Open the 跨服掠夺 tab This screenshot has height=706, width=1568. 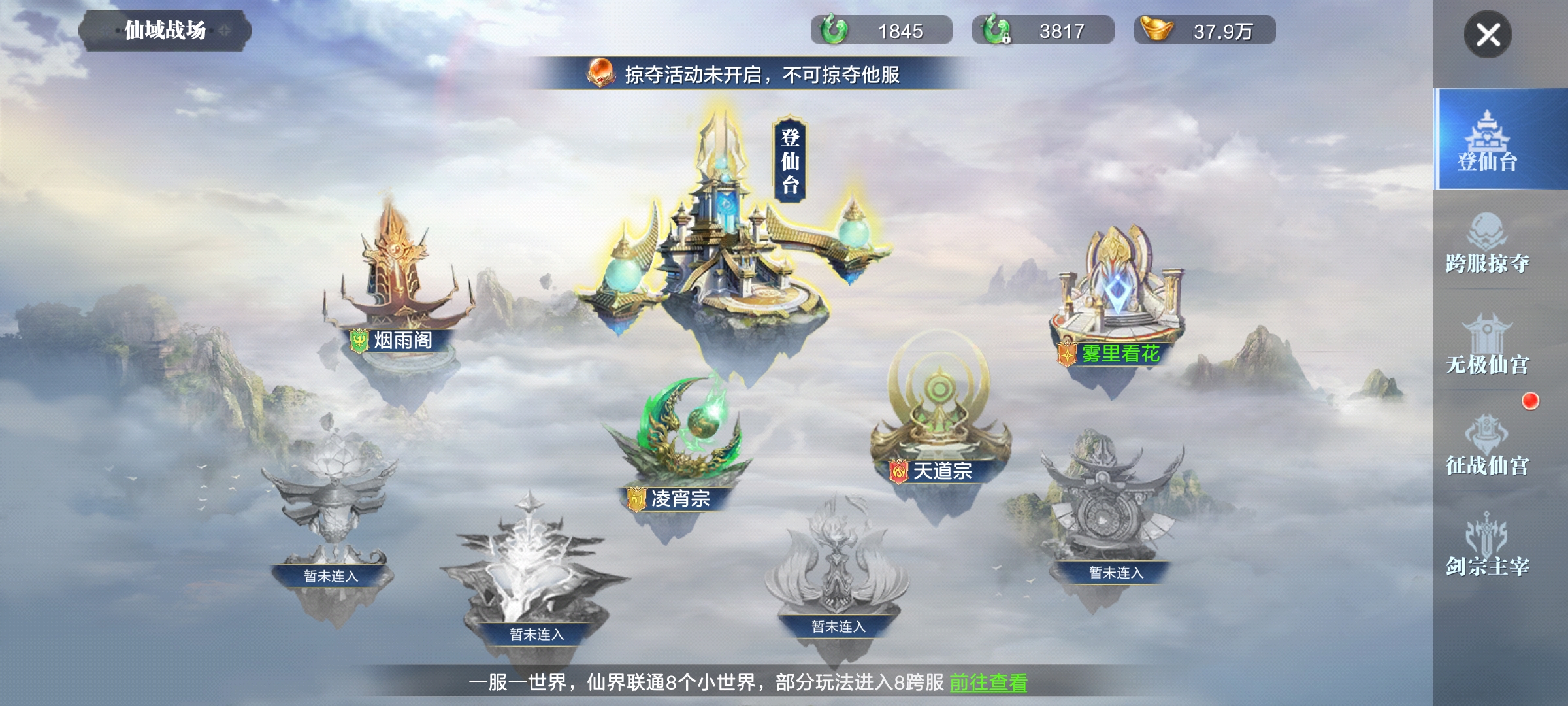1488,242
